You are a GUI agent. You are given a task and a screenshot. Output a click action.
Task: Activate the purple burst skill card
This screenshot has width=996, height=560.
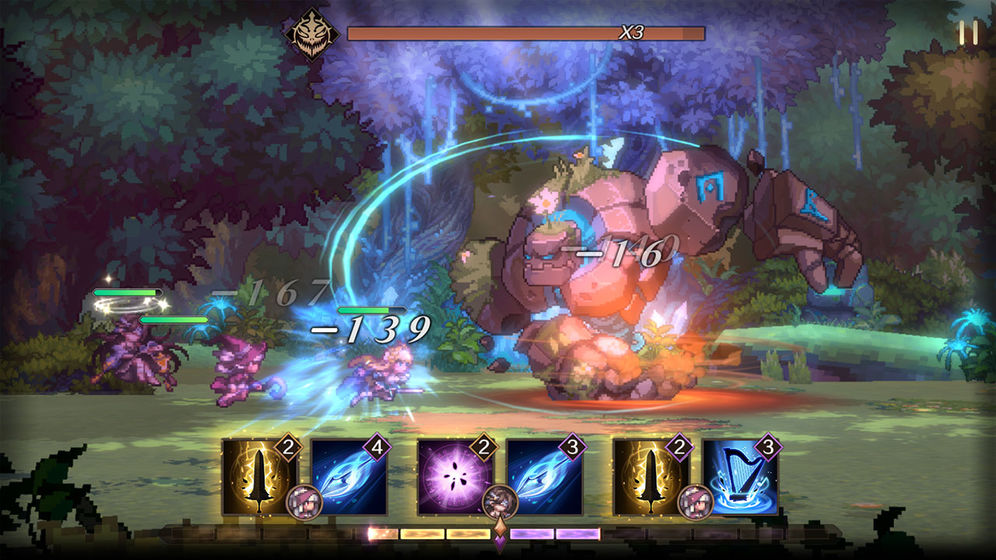point(455,477)
